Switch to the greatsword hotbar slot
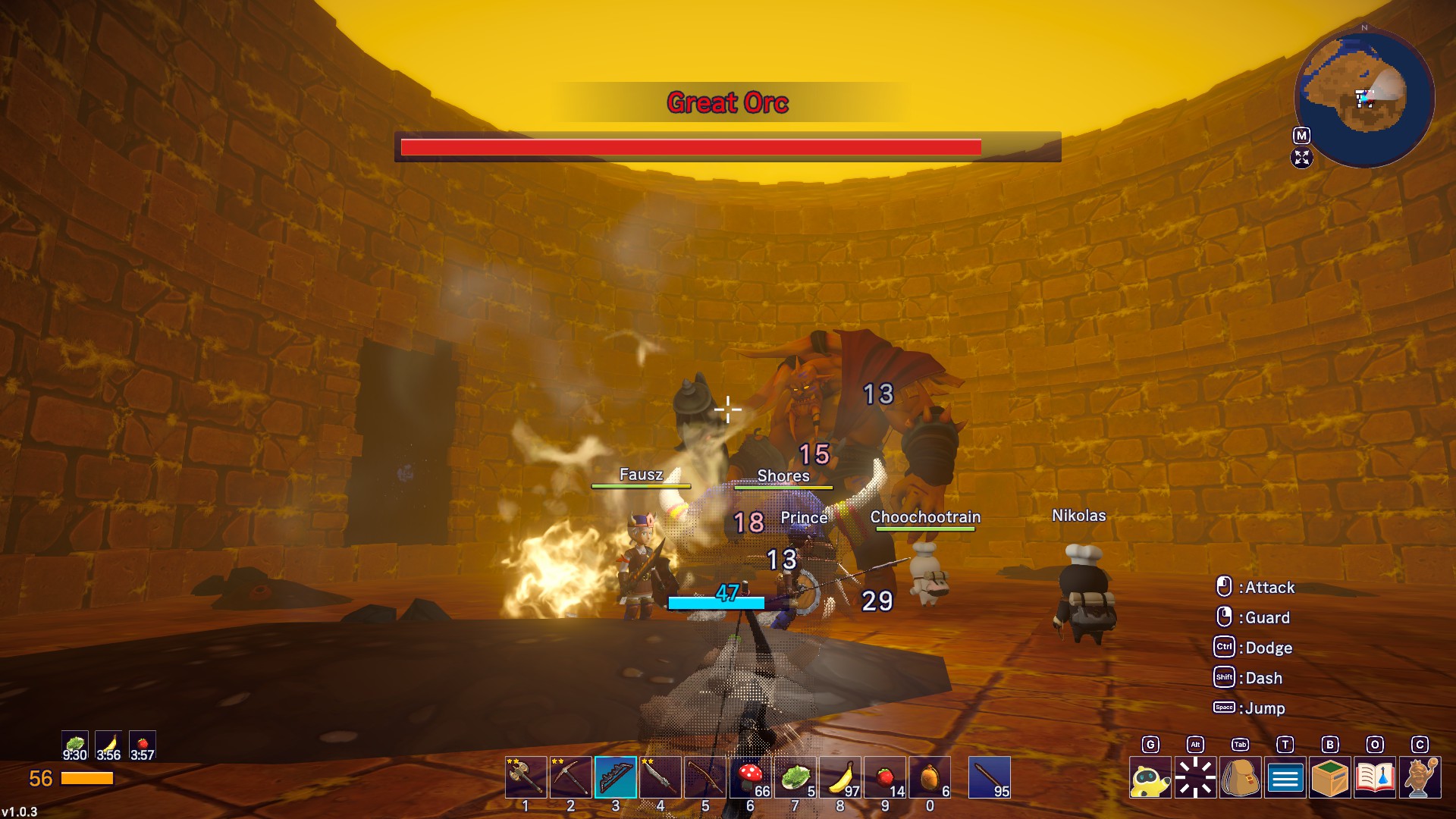The height and width of the screenshot is (819, 1456). click(x=661, y=777)
